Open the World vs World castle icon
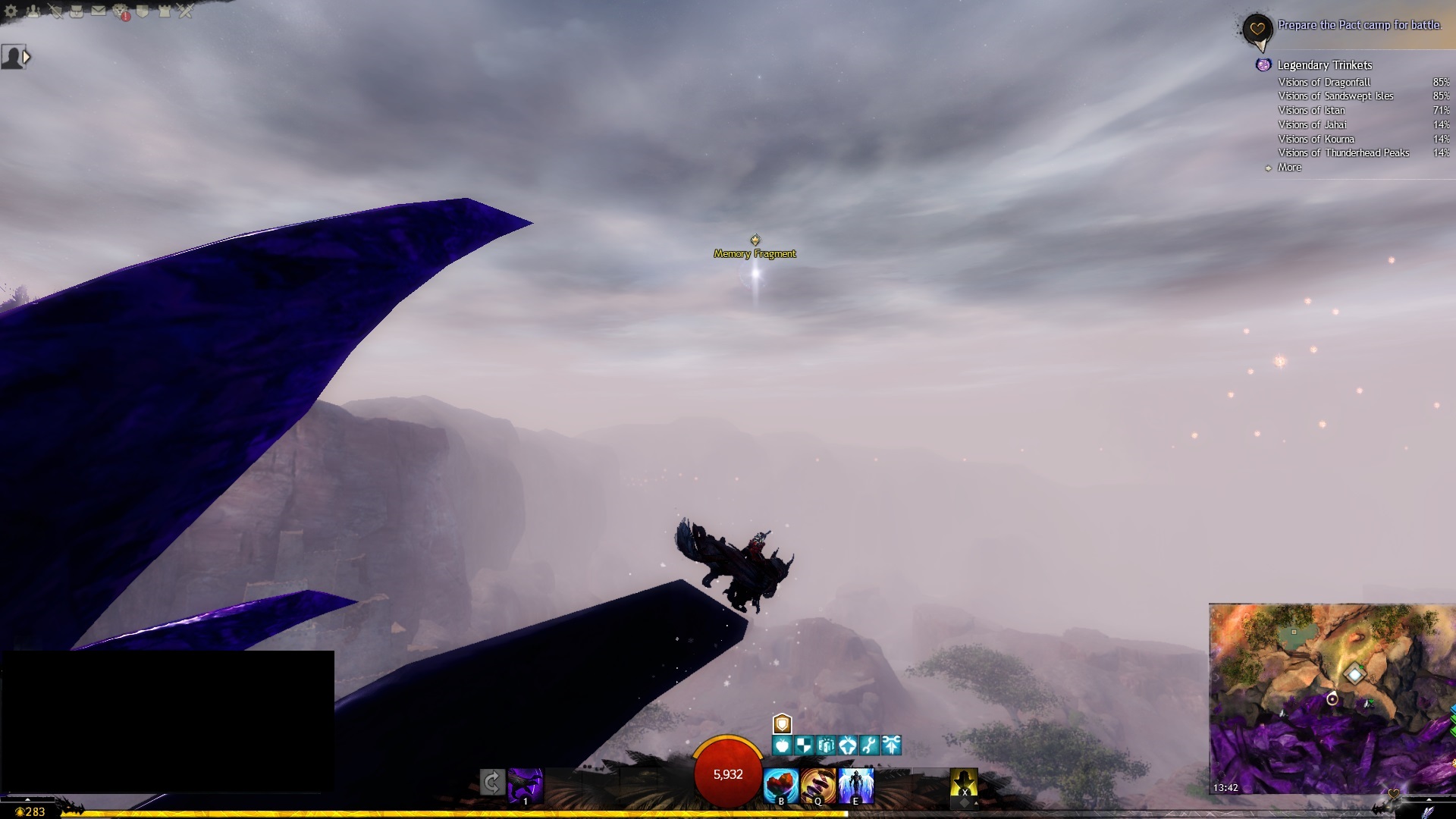The image size is (1456, 819). coord(164,11)
